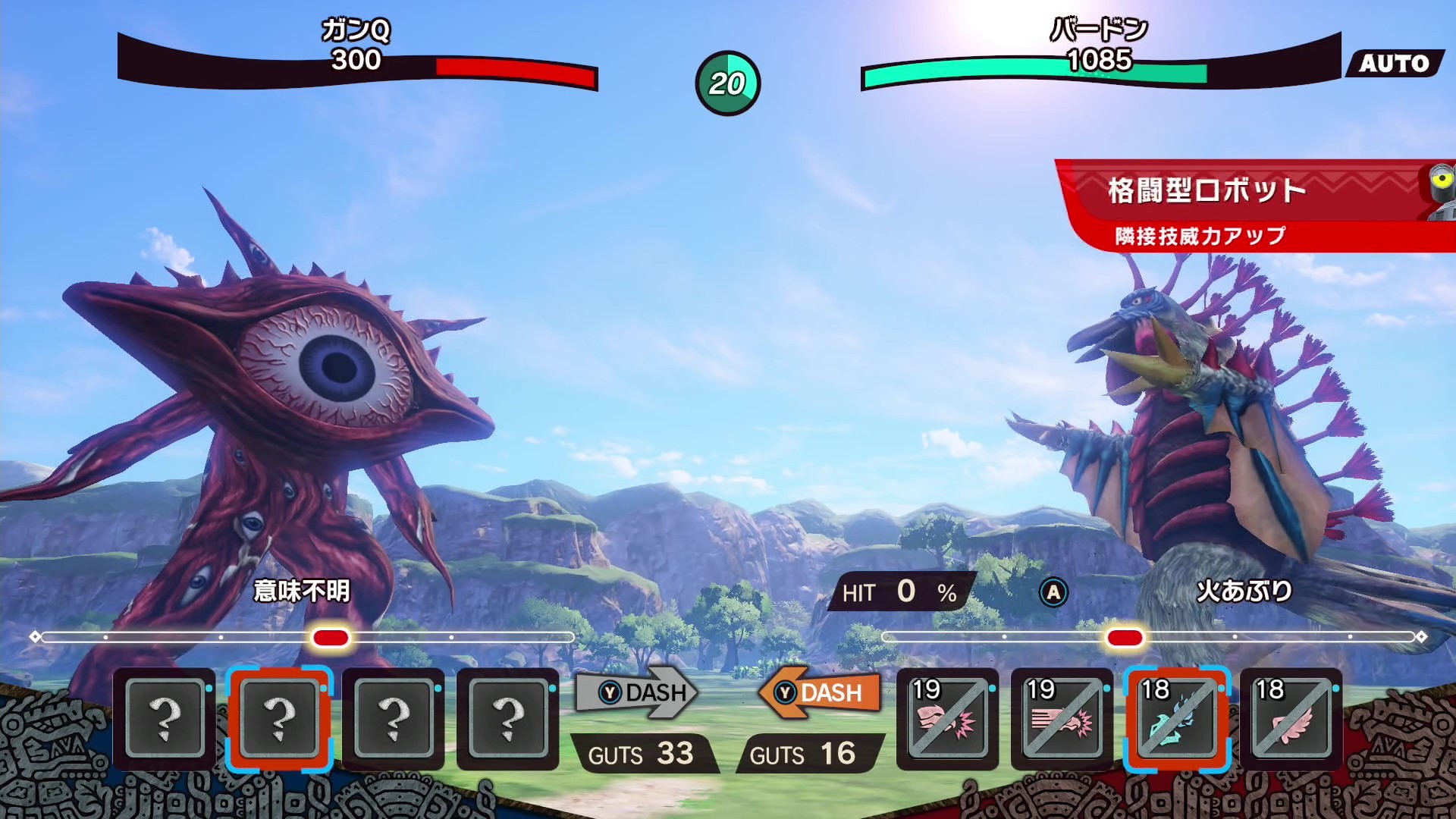This screenshot has height=819, width=1456.
Task: Choose the rushing bird charge skill
Action: 1062,719
